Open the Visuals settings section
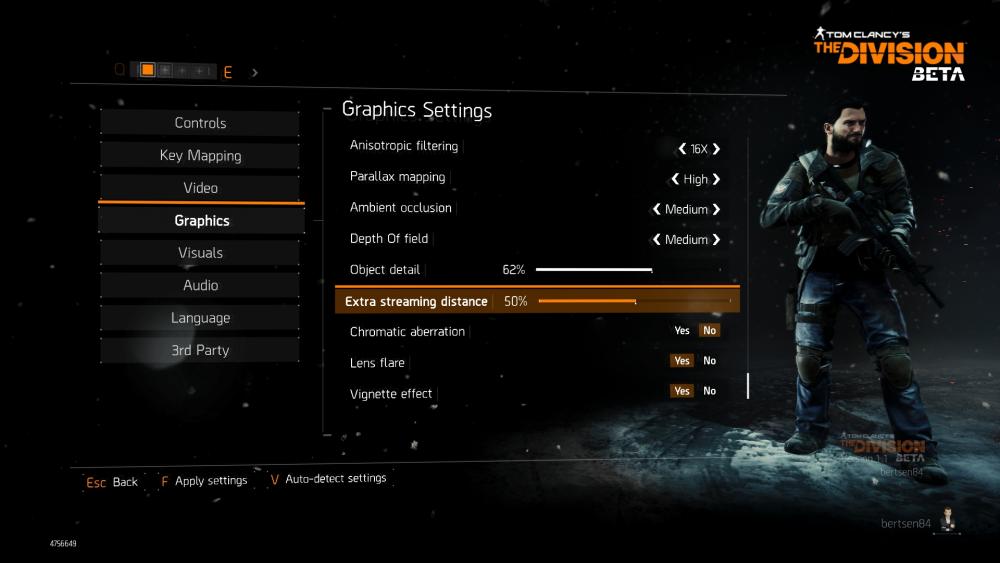The height and width of the screenshot is (563, 1000). pyautogui.click(x=200, y=253)
